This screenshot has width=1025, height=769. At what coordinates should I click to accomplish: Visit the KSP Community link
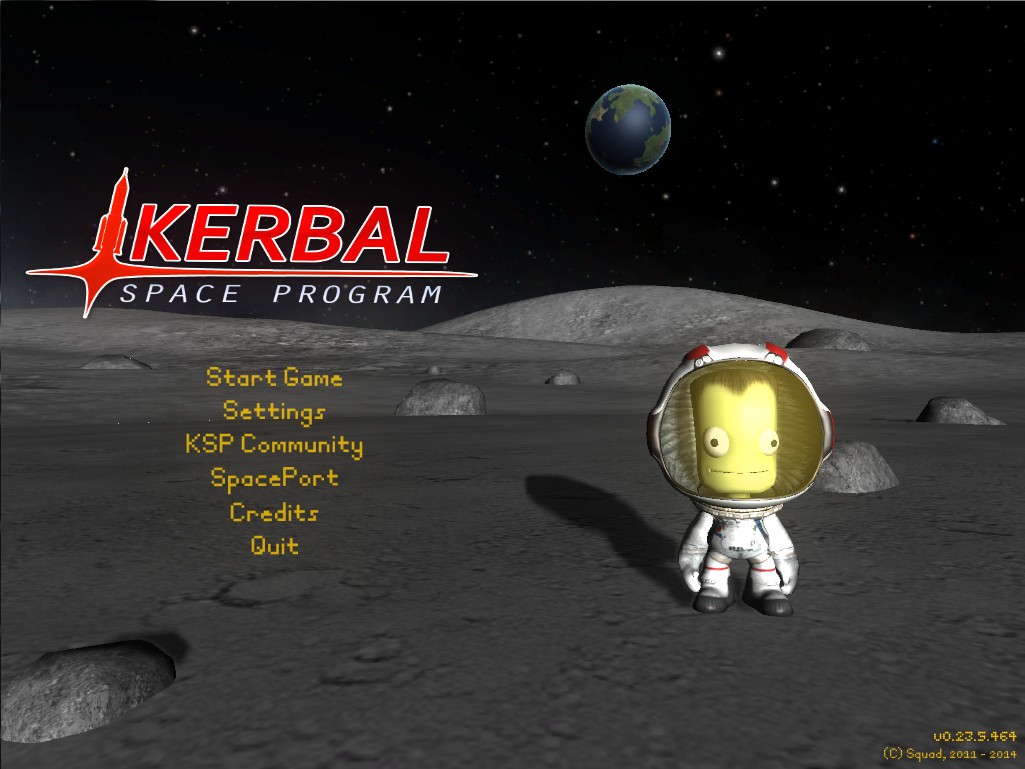point(274,444)
